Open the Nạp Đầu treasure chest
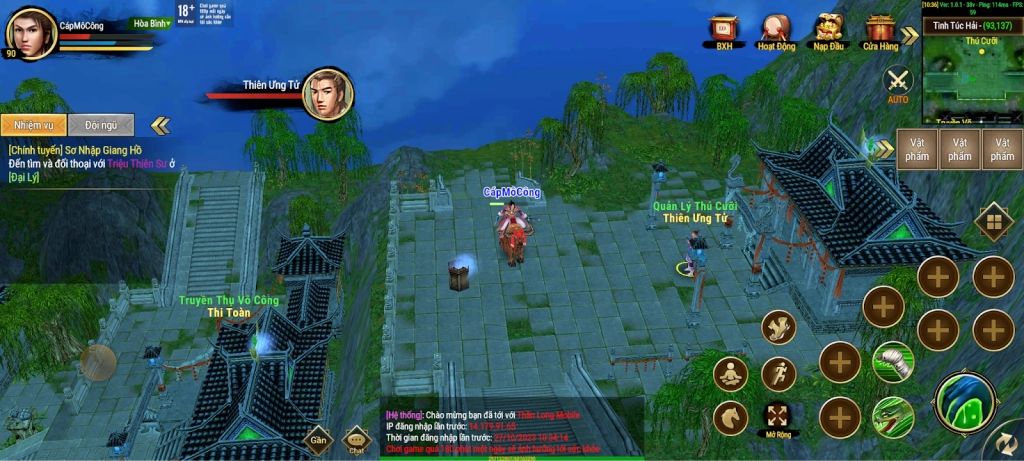The image size is (1024, 461). click(828, 29)
